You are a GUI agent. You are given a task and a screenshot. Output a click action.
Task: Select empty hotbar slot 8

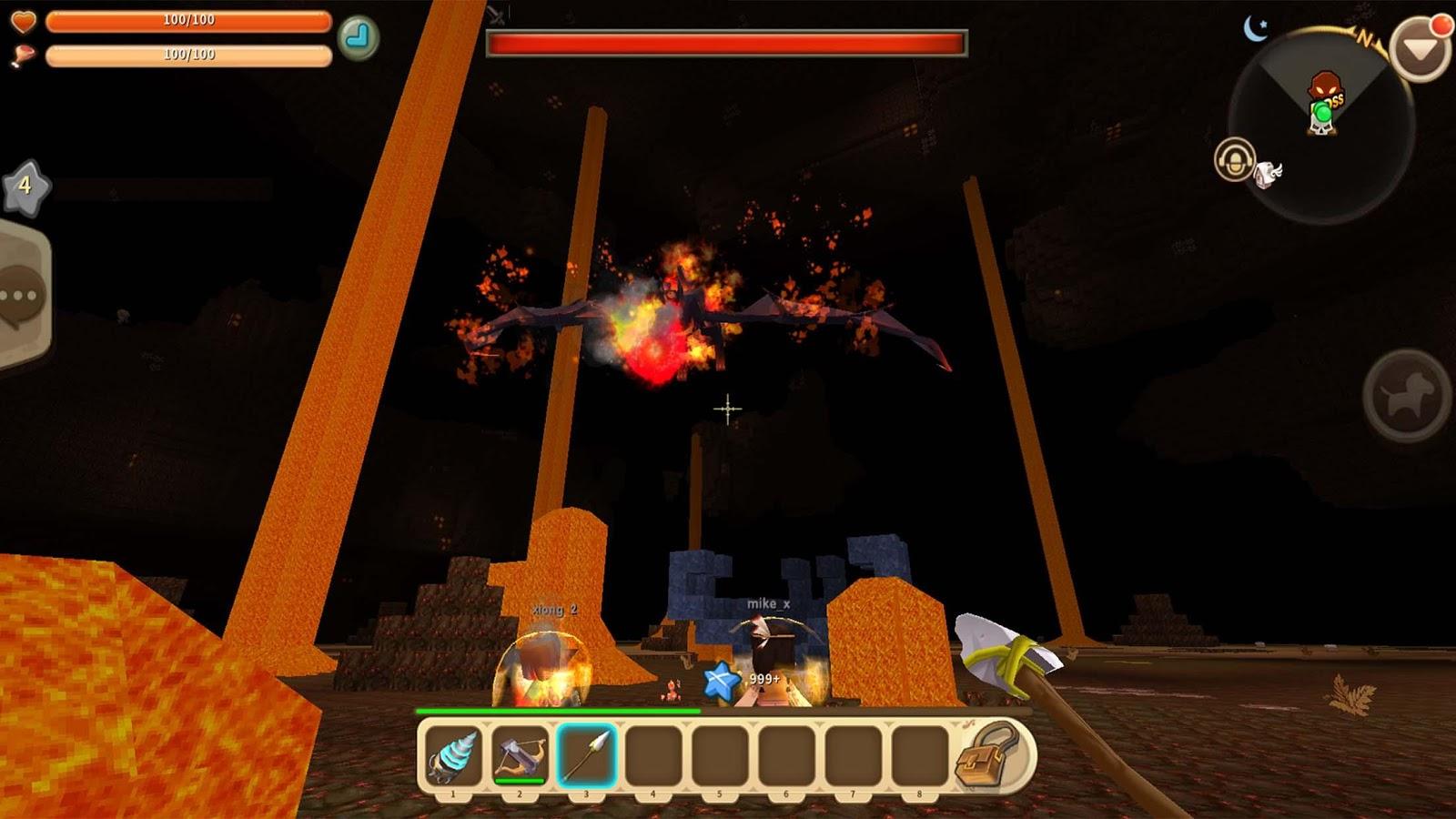click(x=918, y=755)
